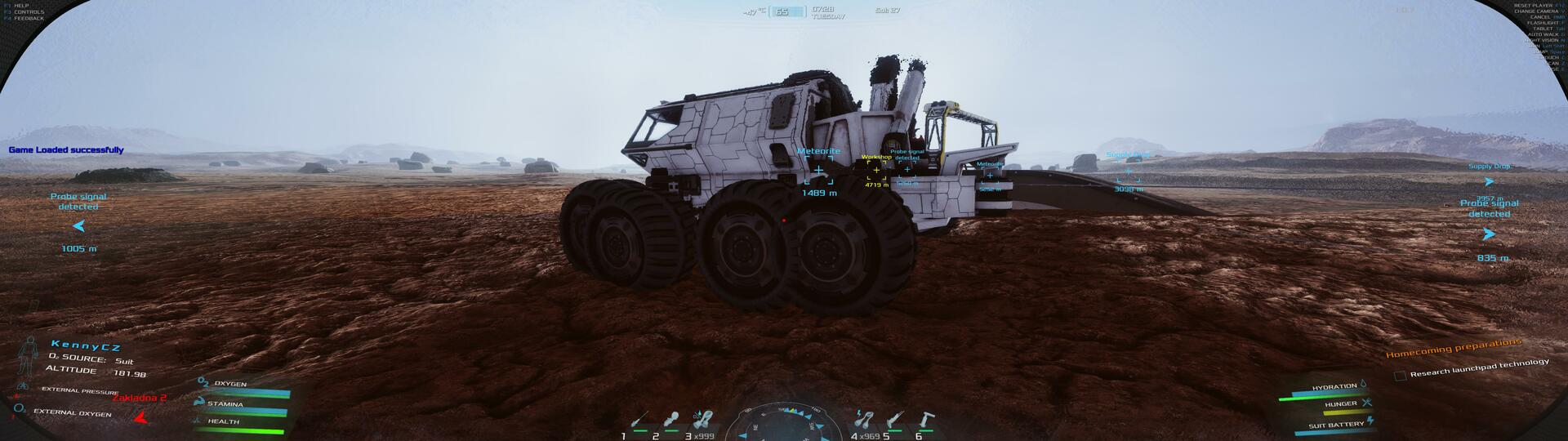Click the Homecoming preparations objective title
The image size is (1568, 441).
(1454, 348)
